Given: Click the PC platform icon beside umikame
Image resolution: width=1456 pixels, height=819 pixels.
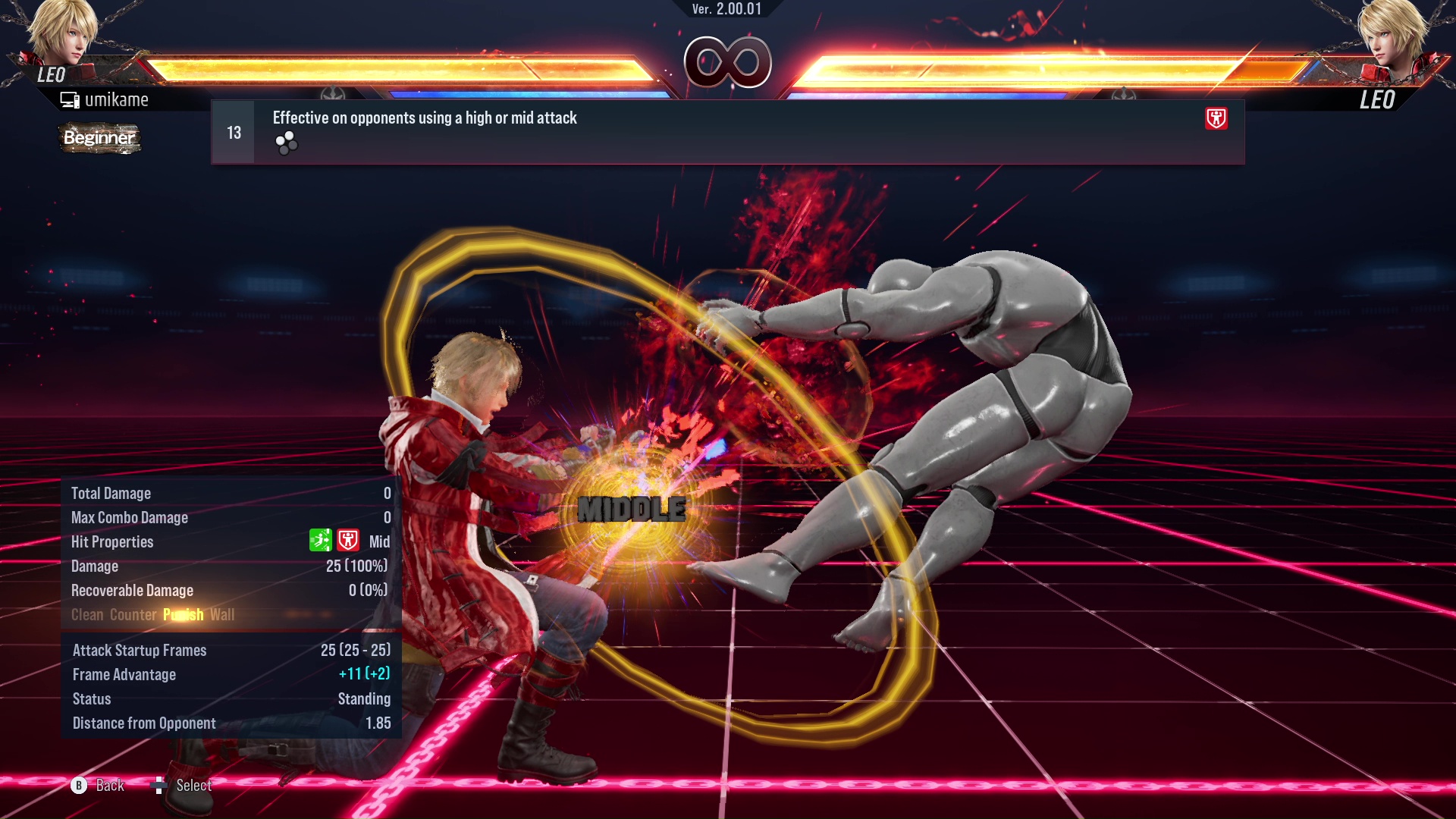Looking at the screenshot, I should pos(71,99).
